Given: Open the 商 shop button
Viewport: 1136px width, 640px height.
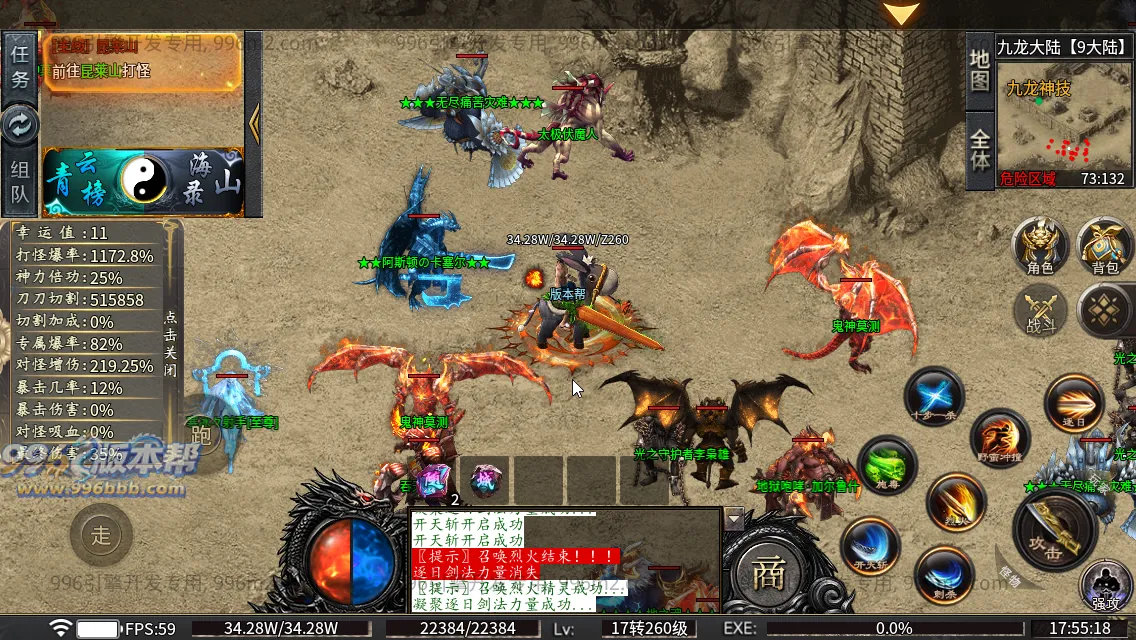Looking at the screenshot, I should coord(767,572).
